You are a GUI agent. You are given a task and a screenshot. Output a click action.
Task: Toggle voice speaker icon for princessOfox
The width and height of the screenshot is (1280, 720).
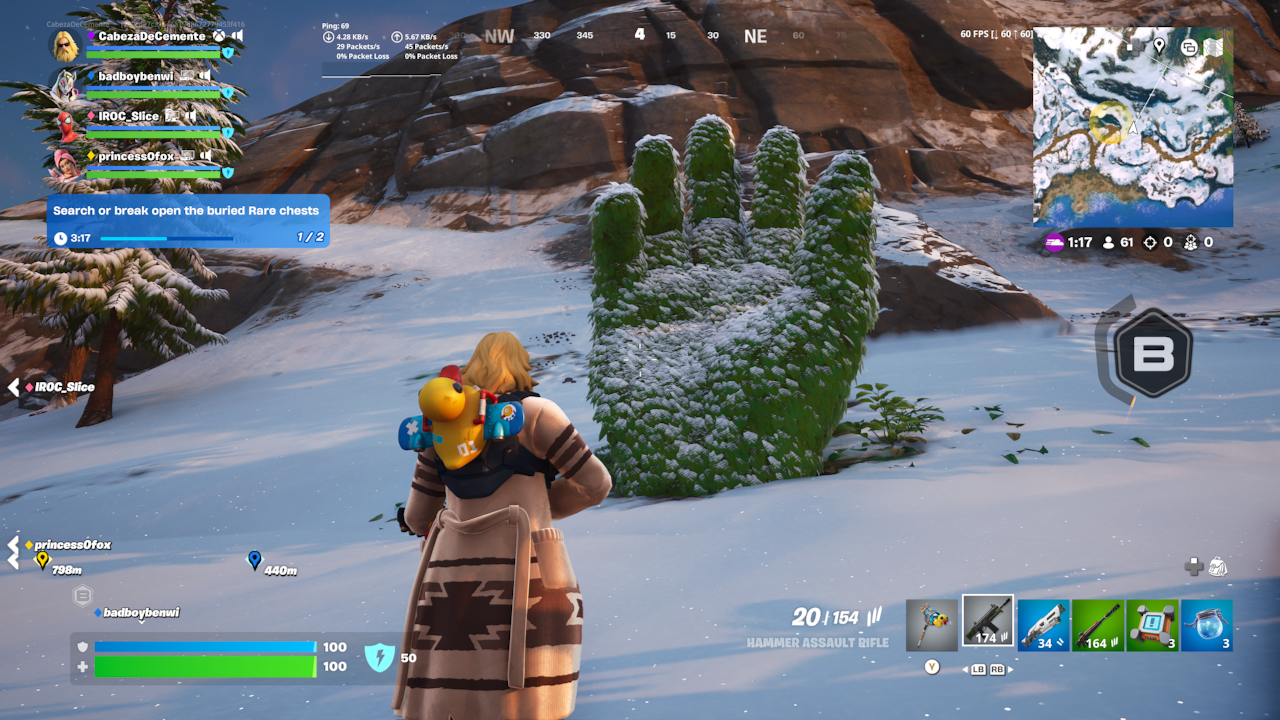205,156
